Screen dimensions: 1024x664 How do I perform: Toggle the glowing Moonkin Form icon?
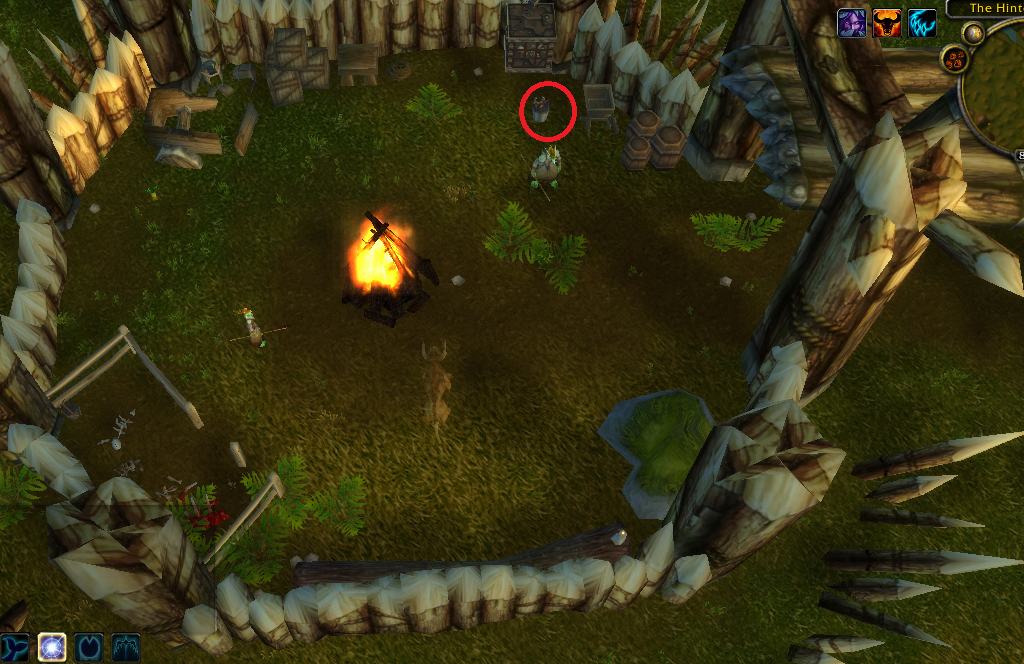(52, 647)
